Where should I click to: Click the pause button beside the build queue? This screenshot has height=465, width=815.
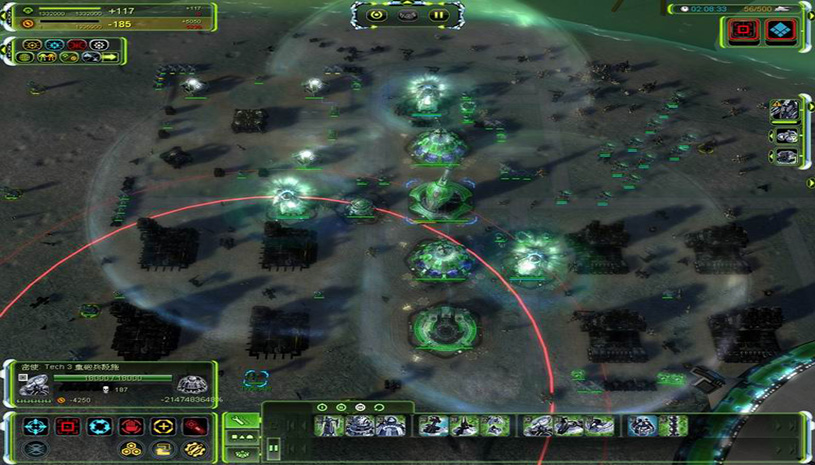pyautogui.click(x=273, y=450)
